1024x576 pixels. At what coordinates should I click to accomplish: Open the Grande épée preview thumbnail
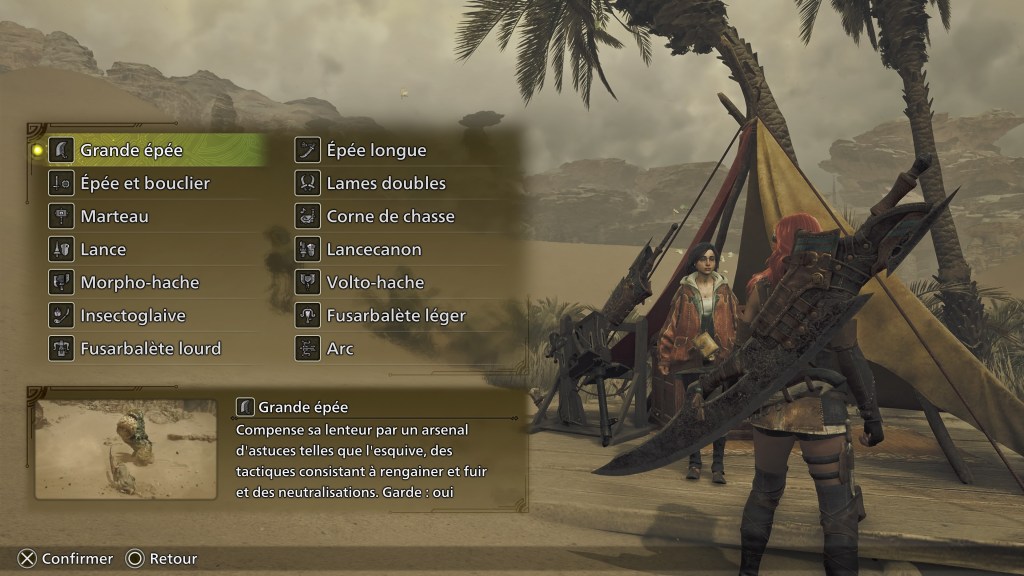pyautogui.click(x=125, y=449)
